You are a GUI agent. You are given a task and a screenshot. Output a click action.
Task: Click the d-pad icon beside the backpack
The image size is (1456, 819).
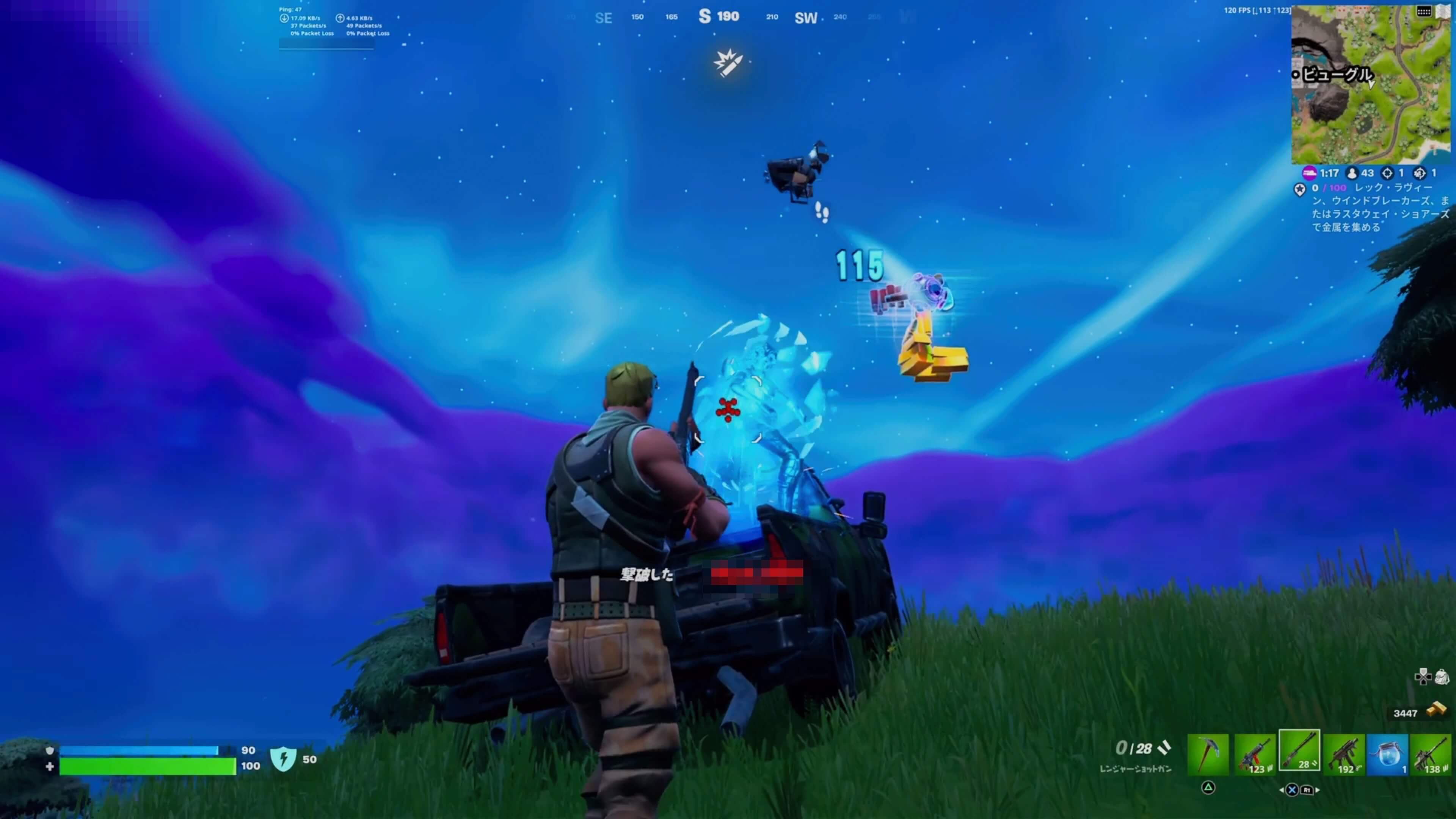[x=1422, y=676]
